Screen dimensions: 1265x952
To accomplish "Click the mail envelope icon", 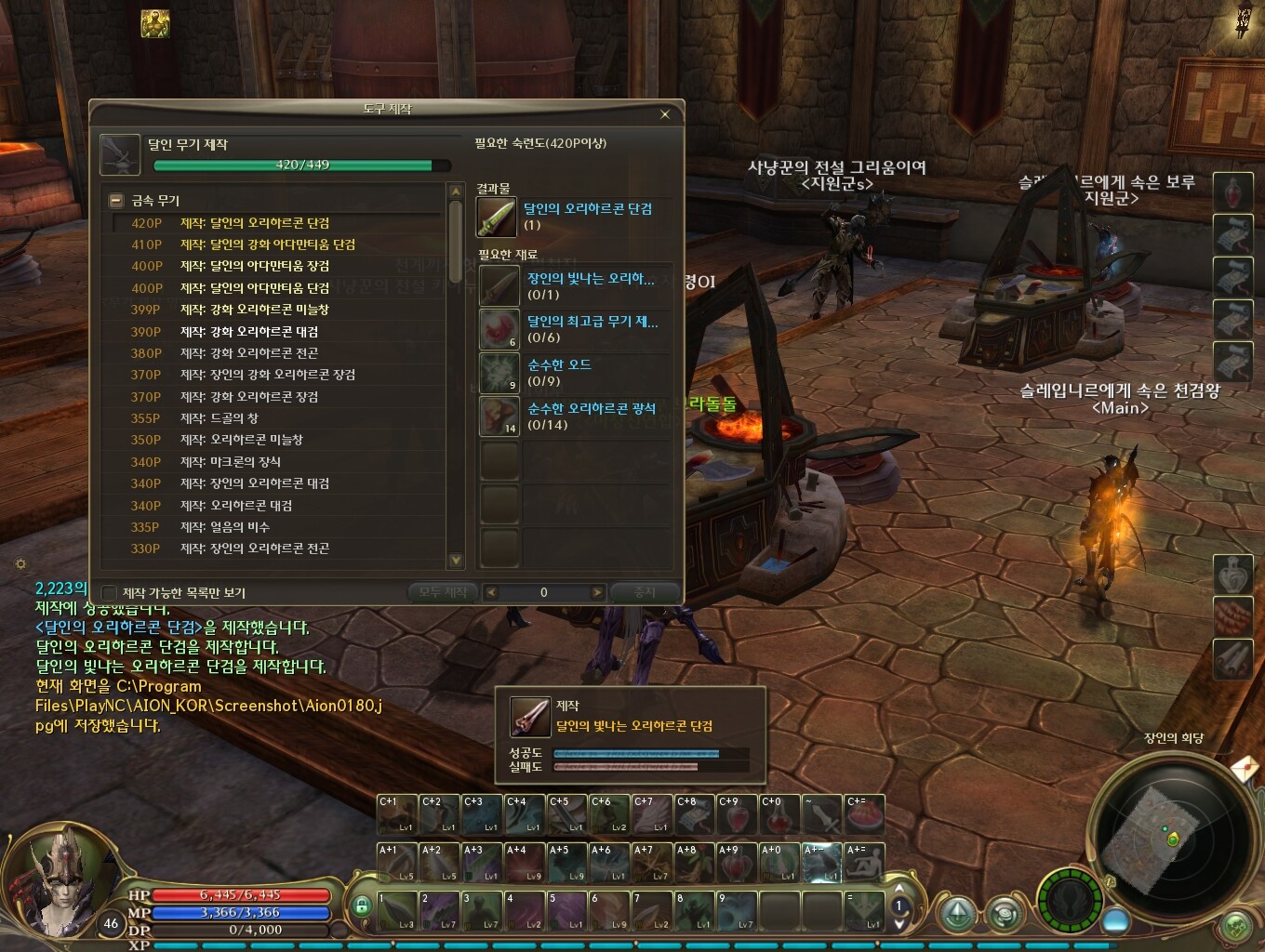I will pyautogui.click(x=1244, y=769).
